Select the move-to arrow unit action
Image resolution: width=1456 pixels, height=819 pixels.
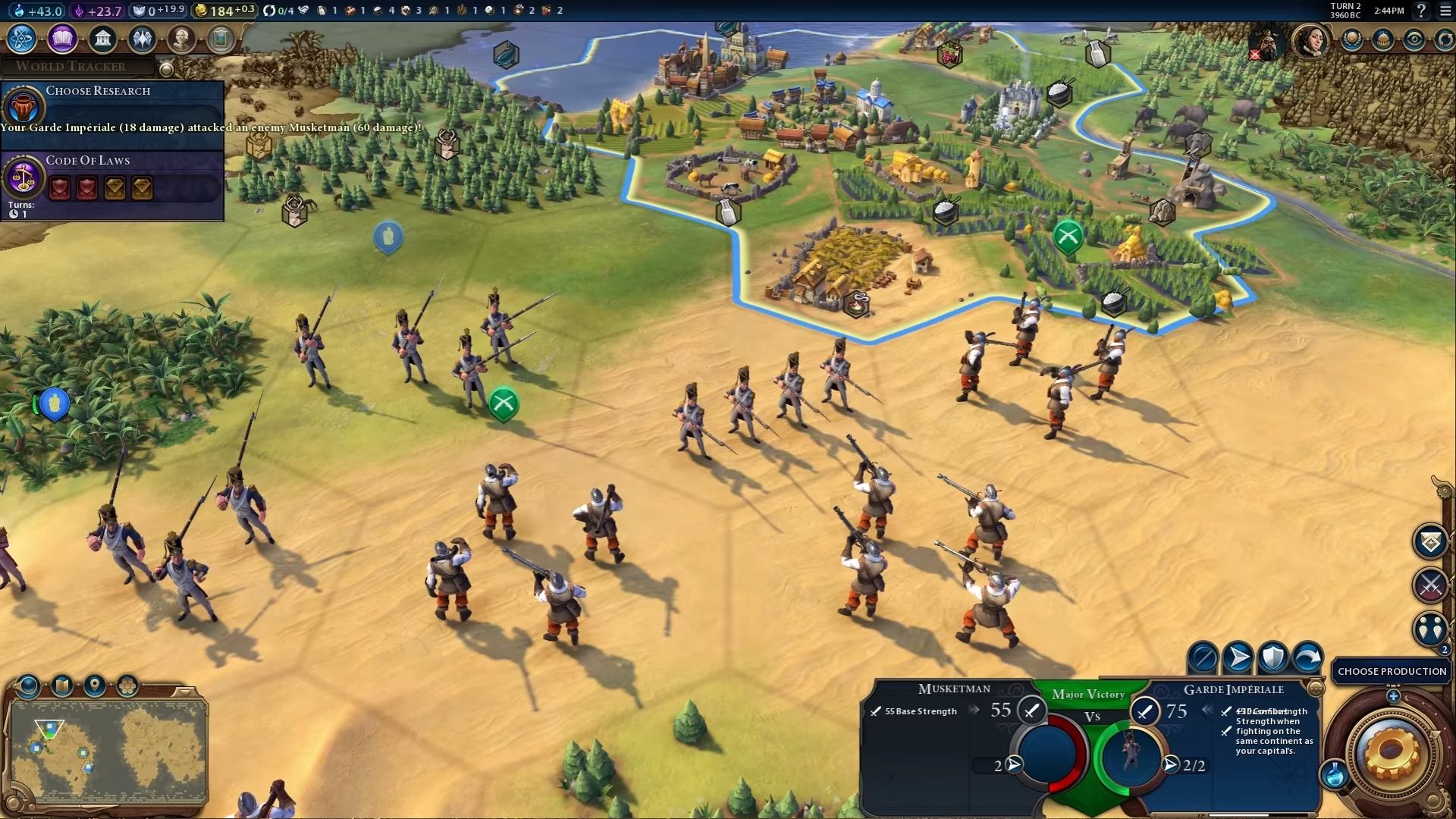coord(1238,657)
